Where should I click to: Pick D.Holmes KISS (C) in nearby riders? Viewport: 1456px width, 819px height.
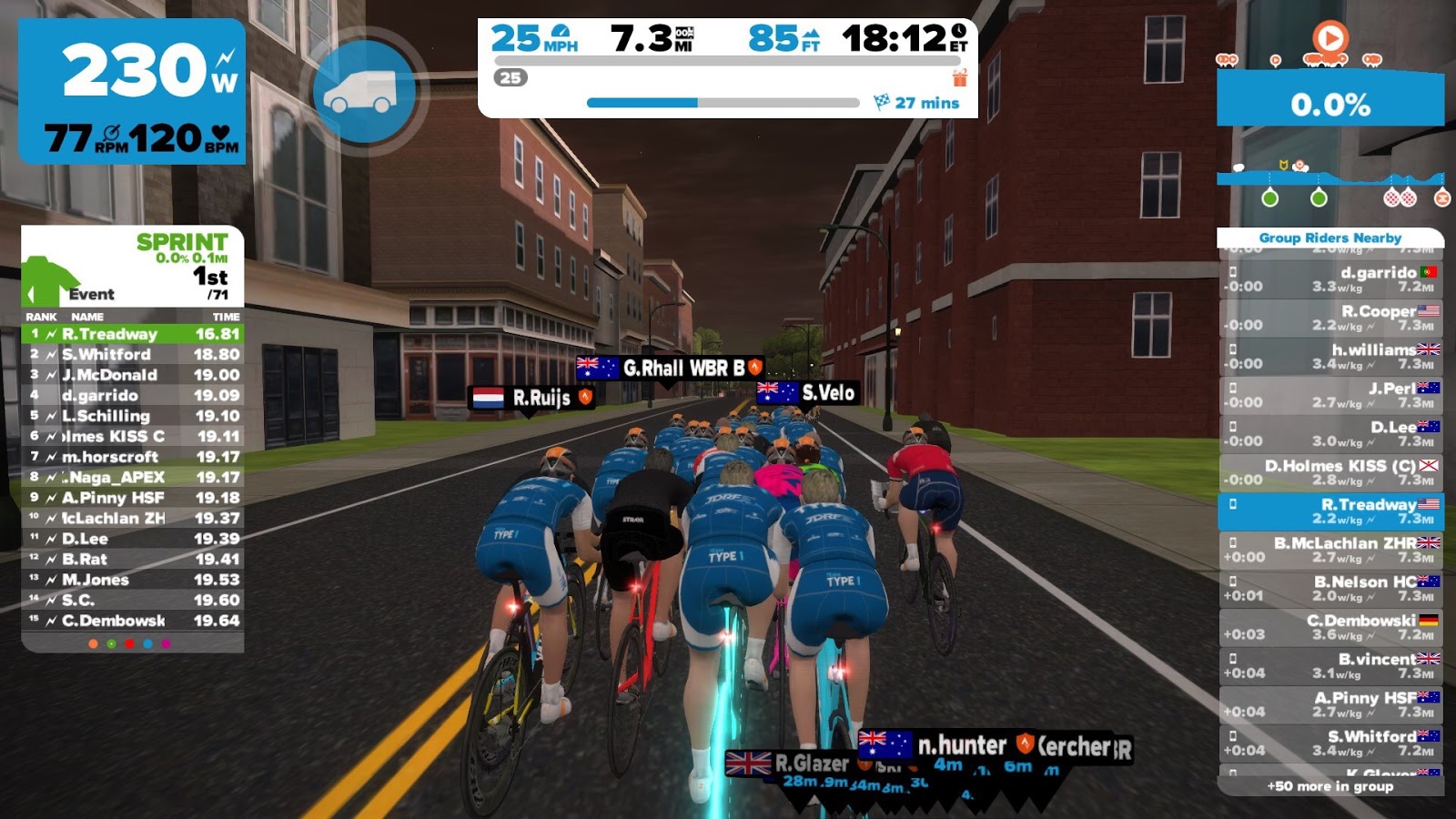point(1330,472)
